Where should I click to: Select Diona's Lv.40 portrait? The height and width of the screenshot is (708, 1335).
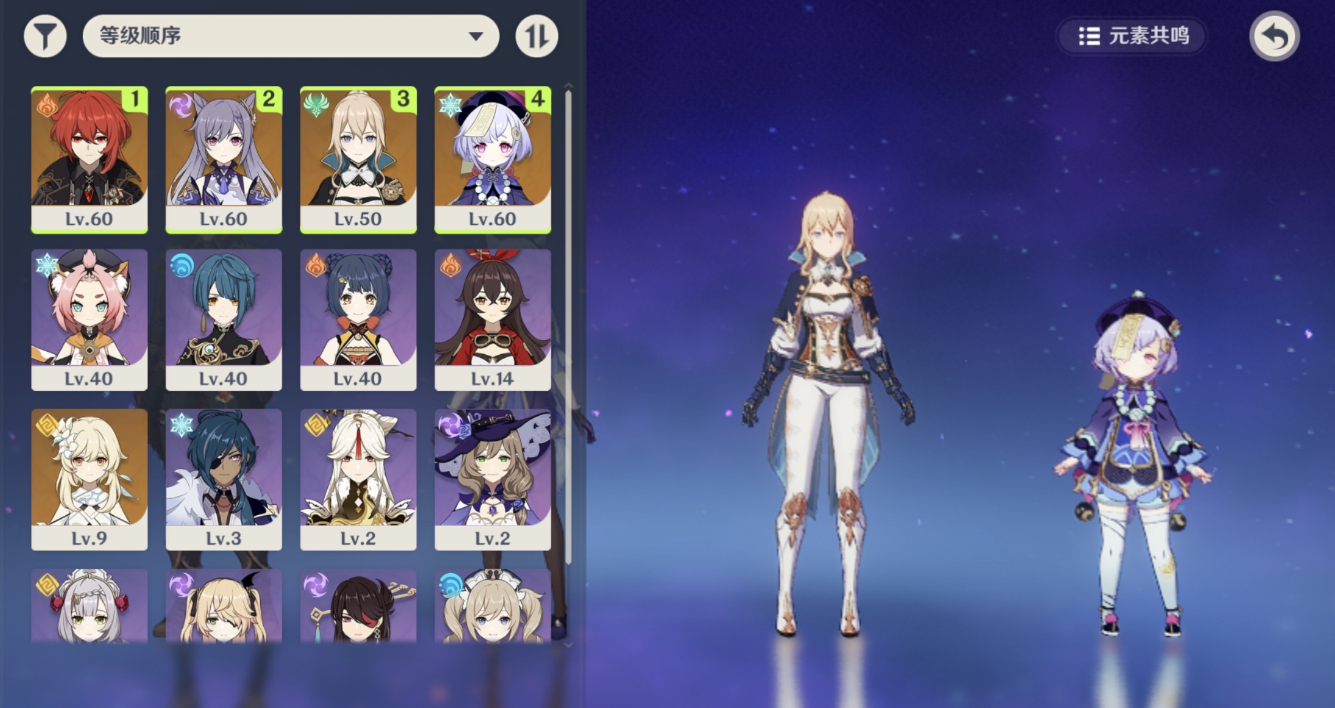[x=89, y=319]
